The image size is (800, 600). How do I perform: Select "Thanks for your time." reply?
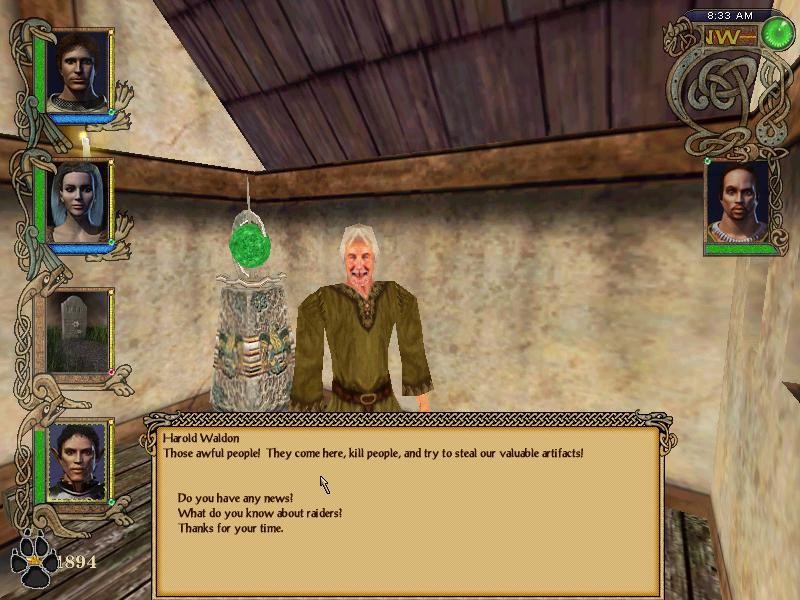tap(230, 528)
